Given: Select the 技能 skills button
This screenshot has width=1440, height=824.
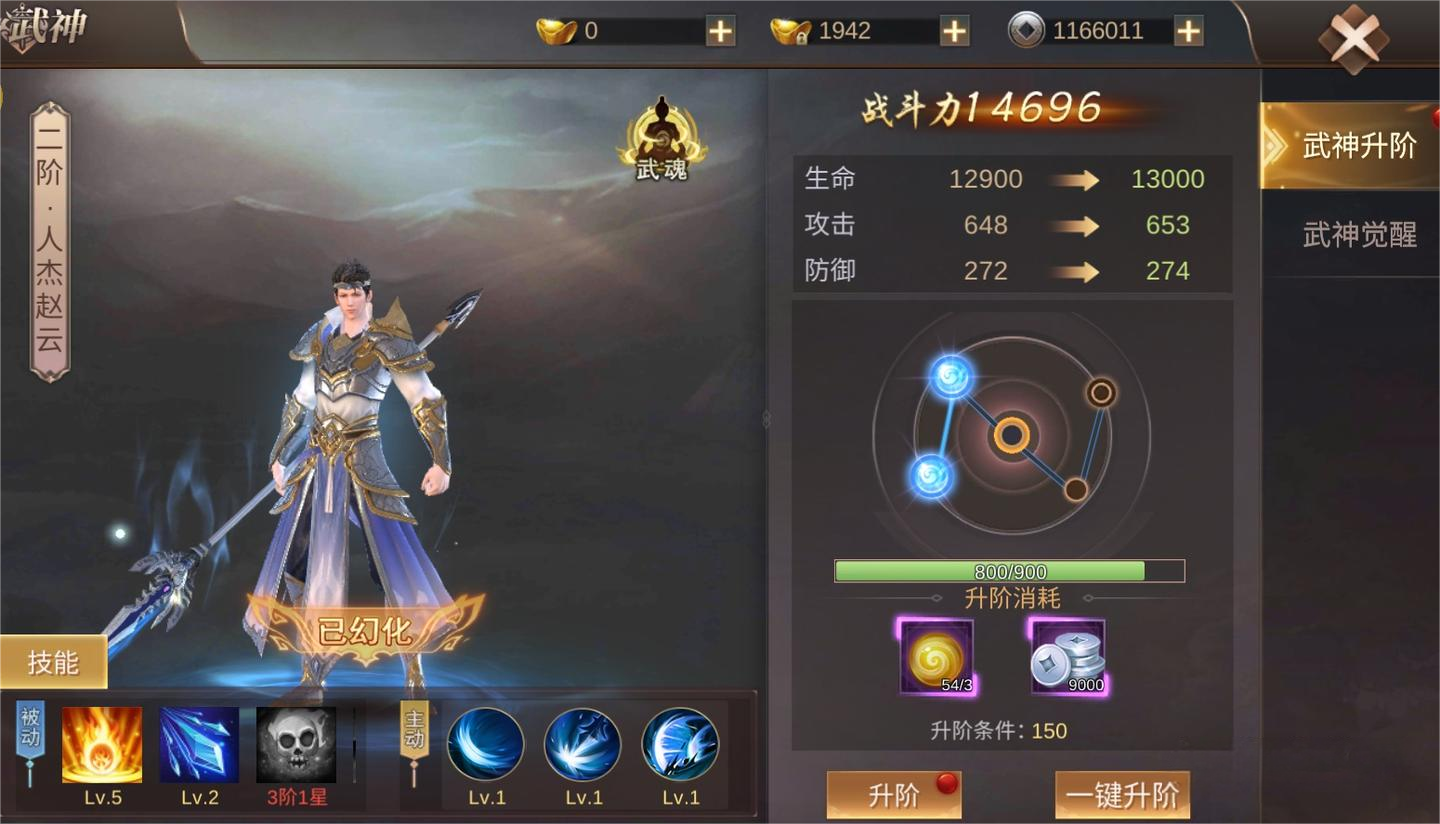Looking at the screenshot, I should coord(53,662).
